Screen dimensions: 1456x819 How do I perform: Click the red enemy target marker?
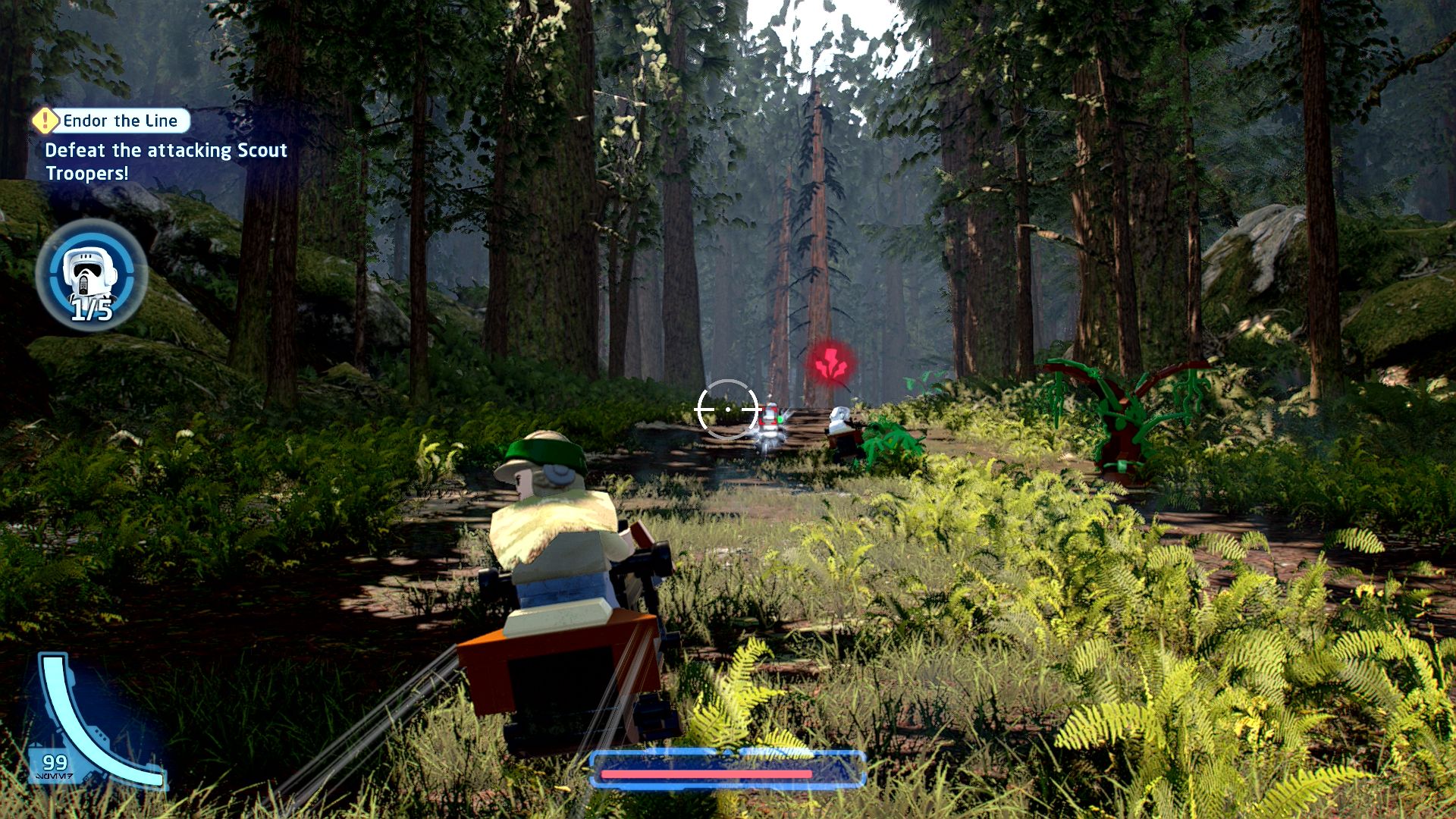[x=831, y=362]
